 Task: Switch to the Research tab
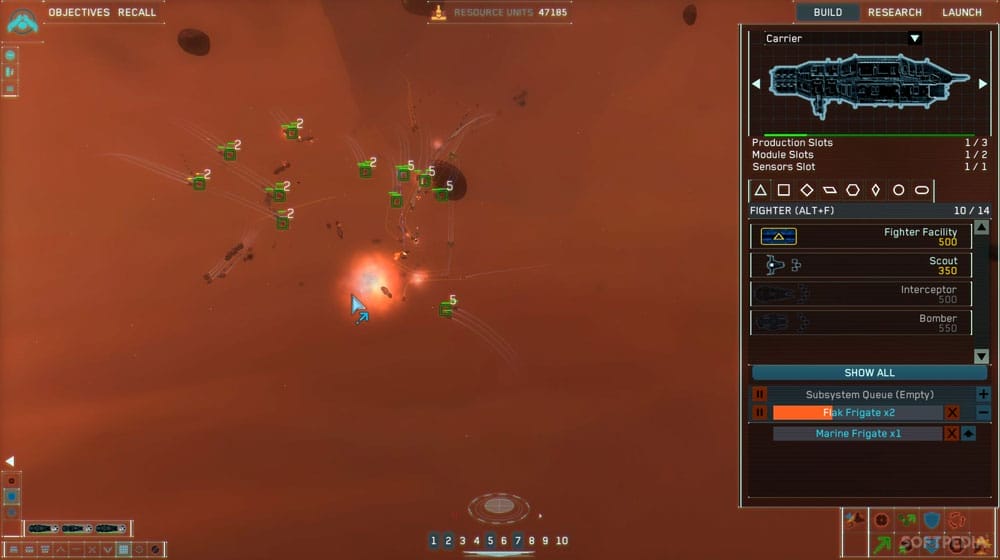pos(895,12)
